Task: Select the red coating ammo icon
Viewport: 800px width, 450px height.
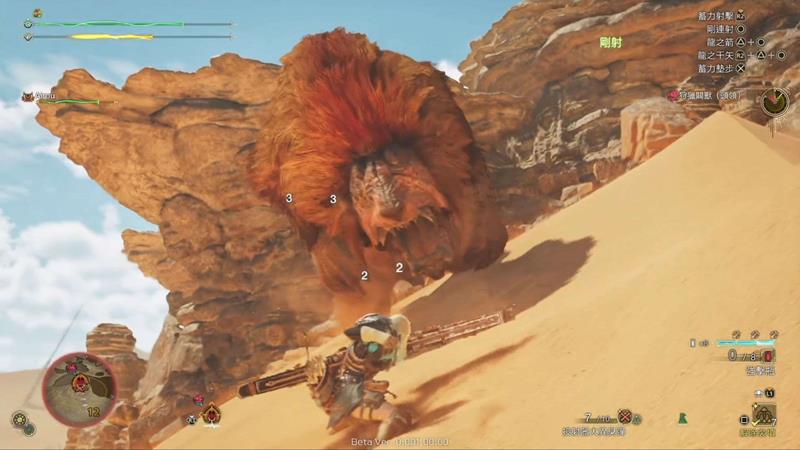Action: pos(766,355)
